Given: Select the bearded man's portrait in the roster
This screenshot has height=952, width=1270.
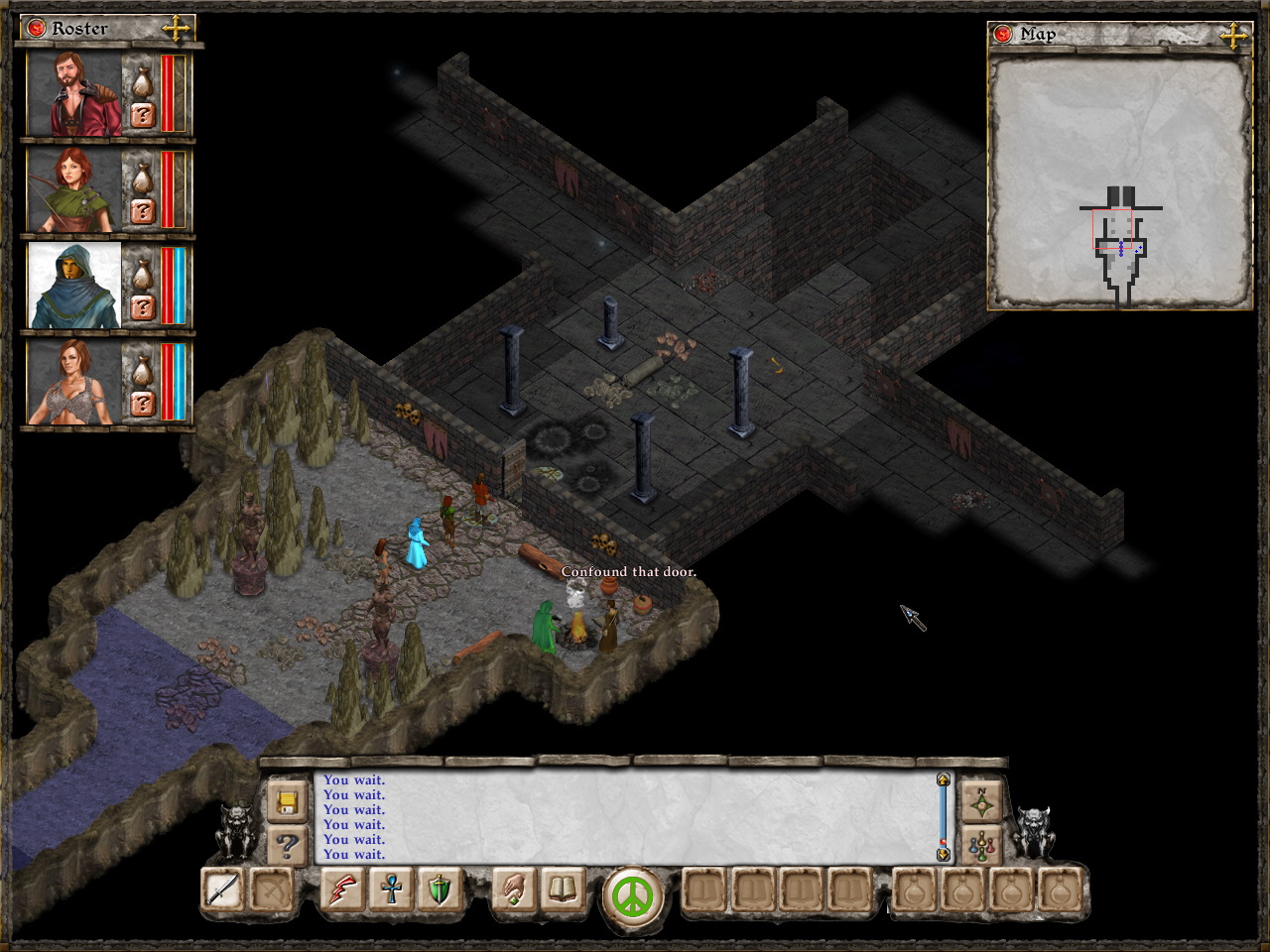Looking at the screenshot, I should tap(74, 93).
